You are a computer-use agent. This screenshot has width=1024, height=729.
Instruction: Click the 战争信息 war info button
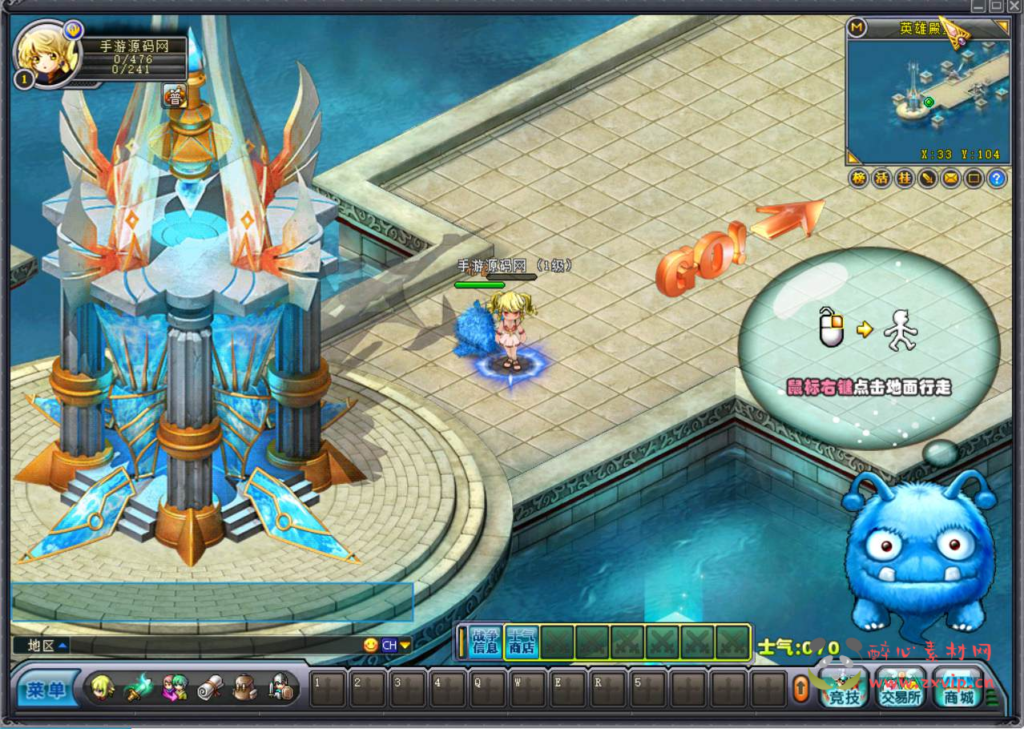click(x=485, y=642)
